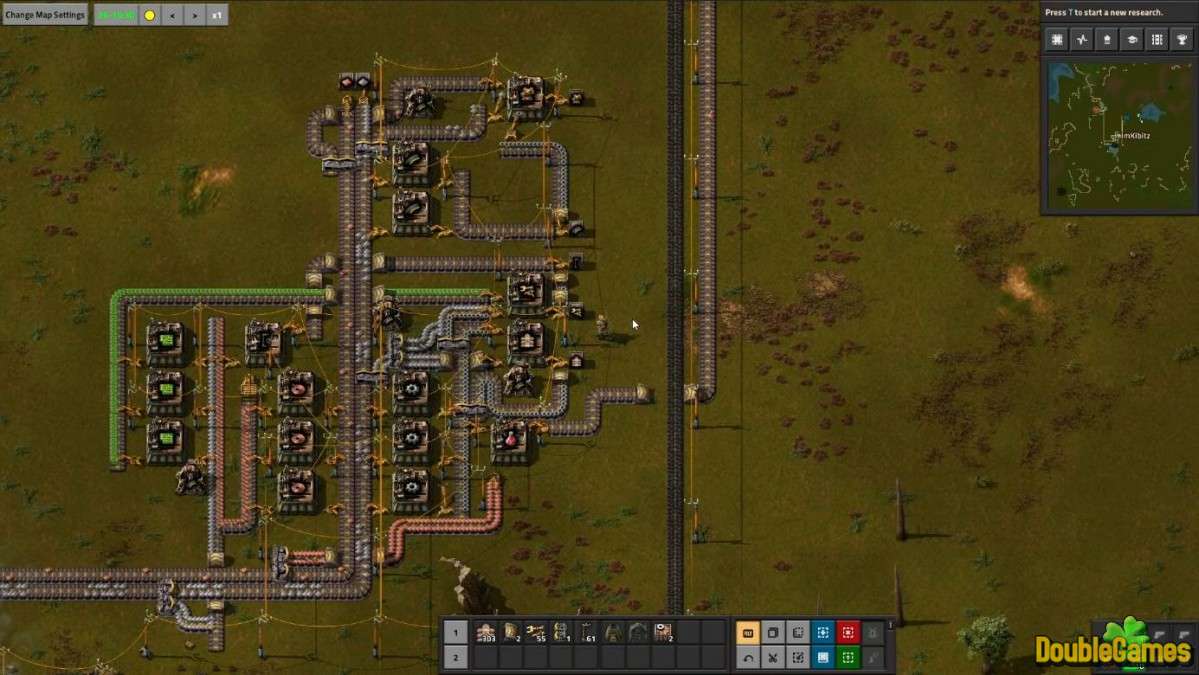Viewport: 1199px width, 675px height.
Task: Open the minimap view
Action: (x=1119, y=135)
